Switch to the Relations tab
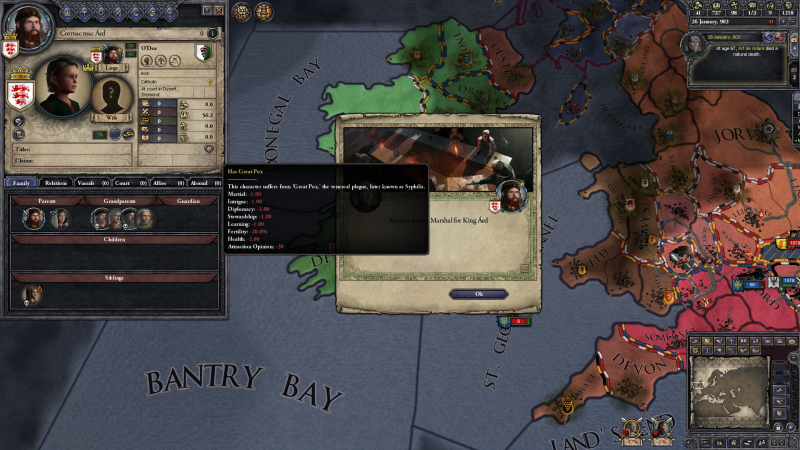 click(x=56, y=183)
